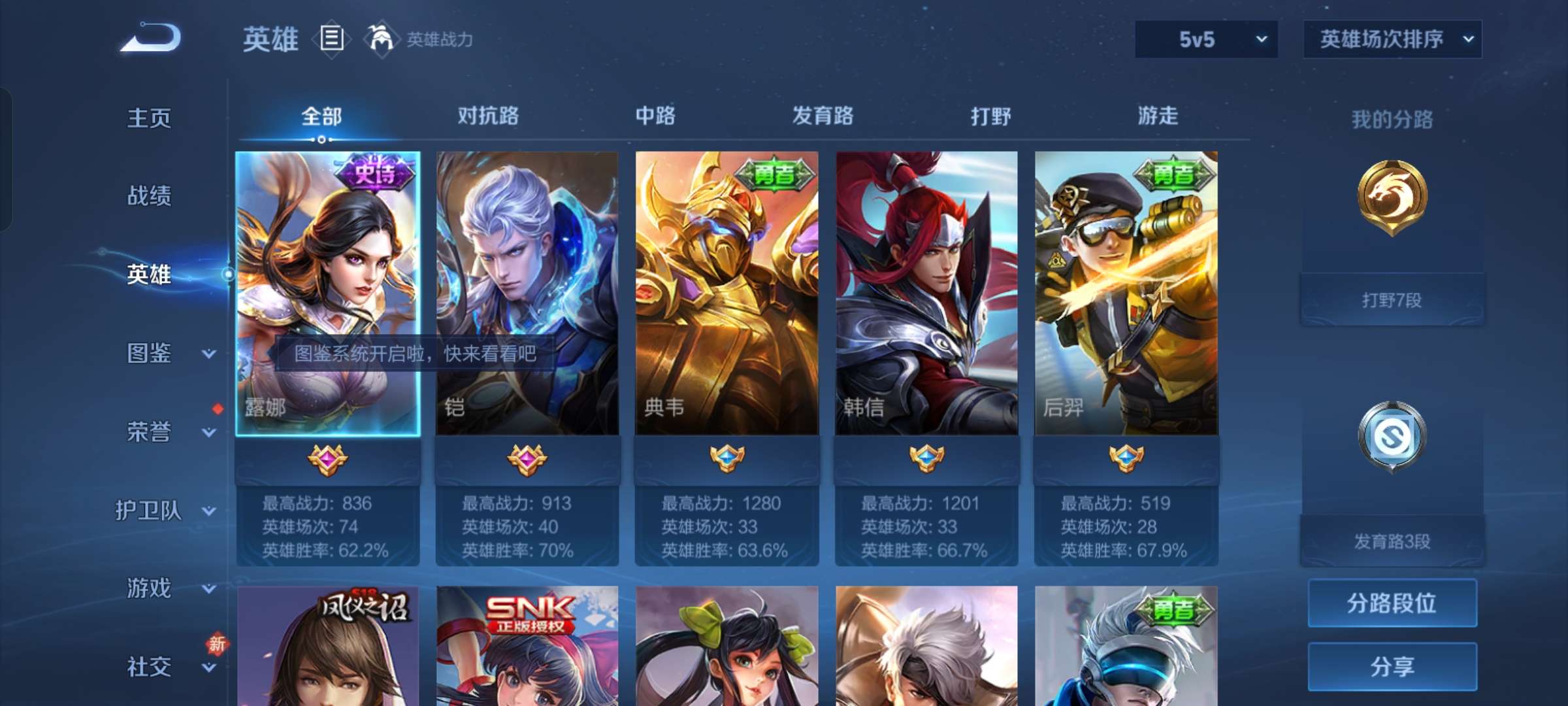The image size is (1568, 706).
Task: Open the hero handbook icon beside 英雄 title
Action: click(x=330, y=39)
